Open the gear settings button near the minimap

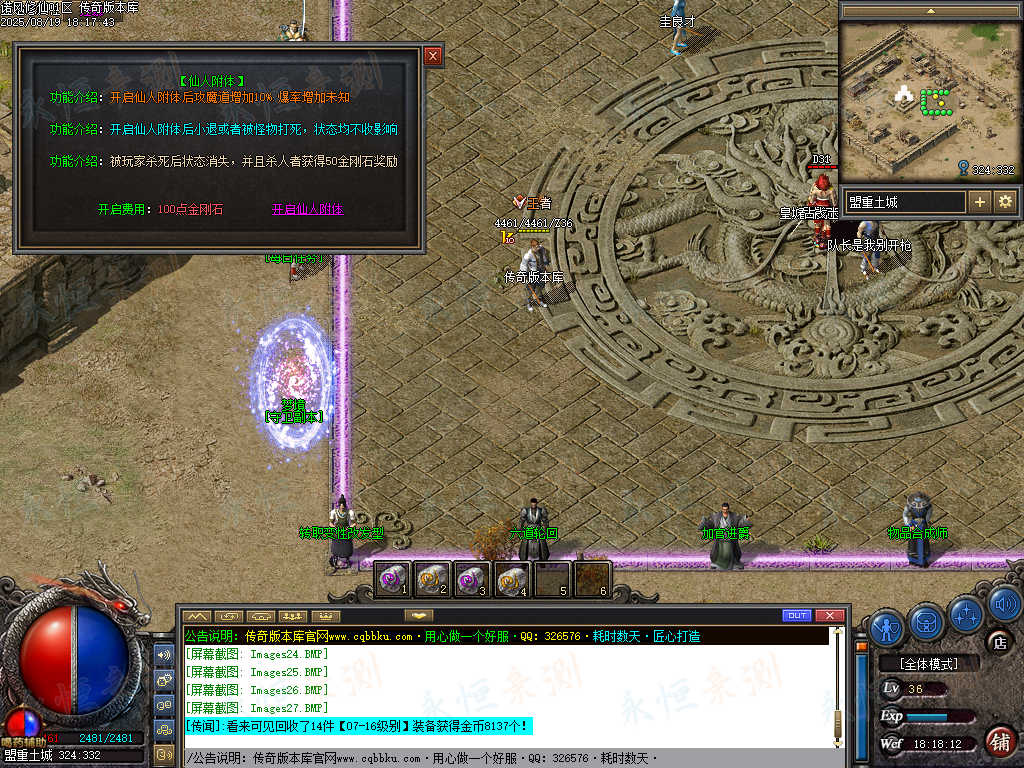(1005, 202)
